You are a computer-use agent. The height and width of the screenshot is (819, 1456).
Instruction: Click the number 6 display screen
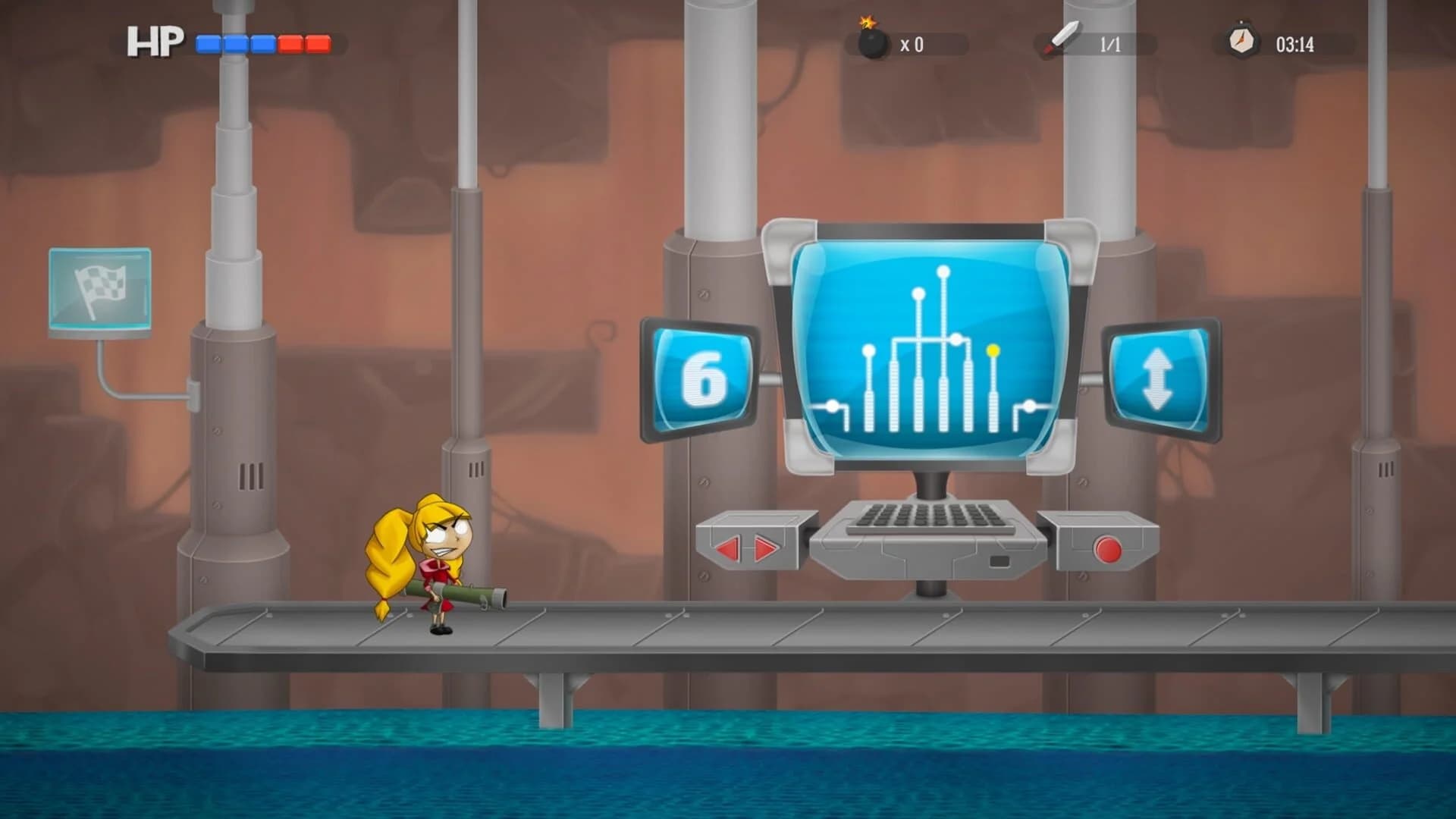pyautogui.click(x=703, y=379)
